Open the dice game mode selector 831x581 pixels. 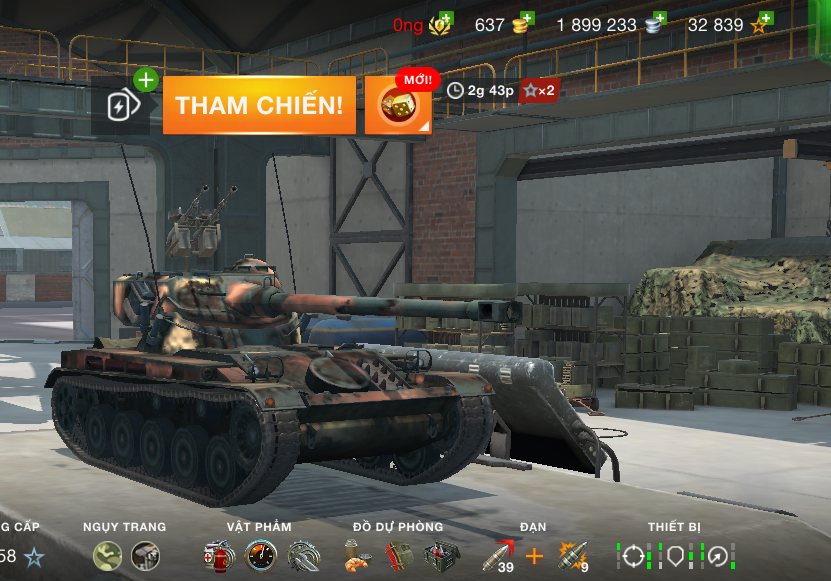coord(398,105)
